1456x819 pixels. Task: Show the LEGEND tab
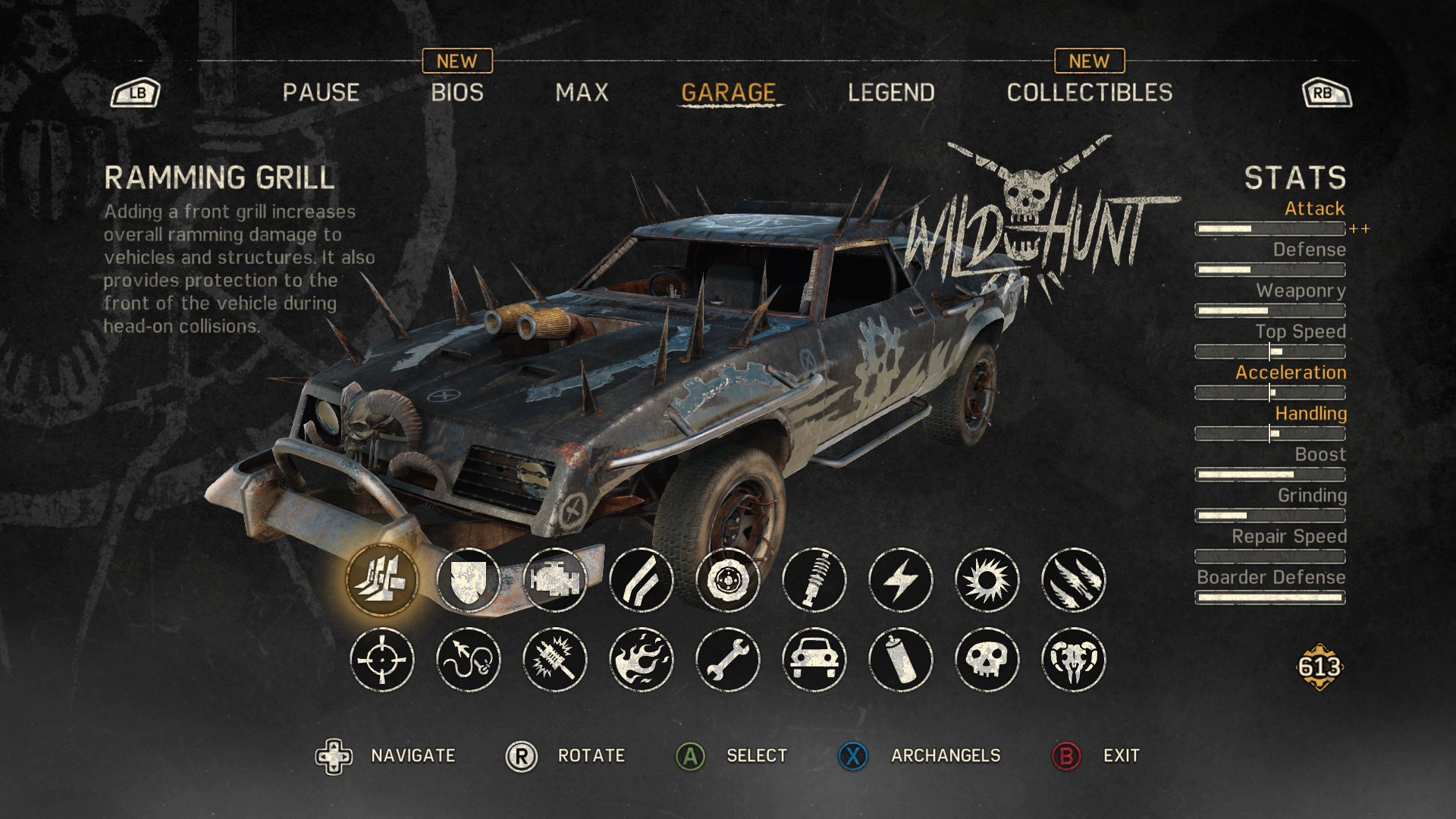coord(891,93)
